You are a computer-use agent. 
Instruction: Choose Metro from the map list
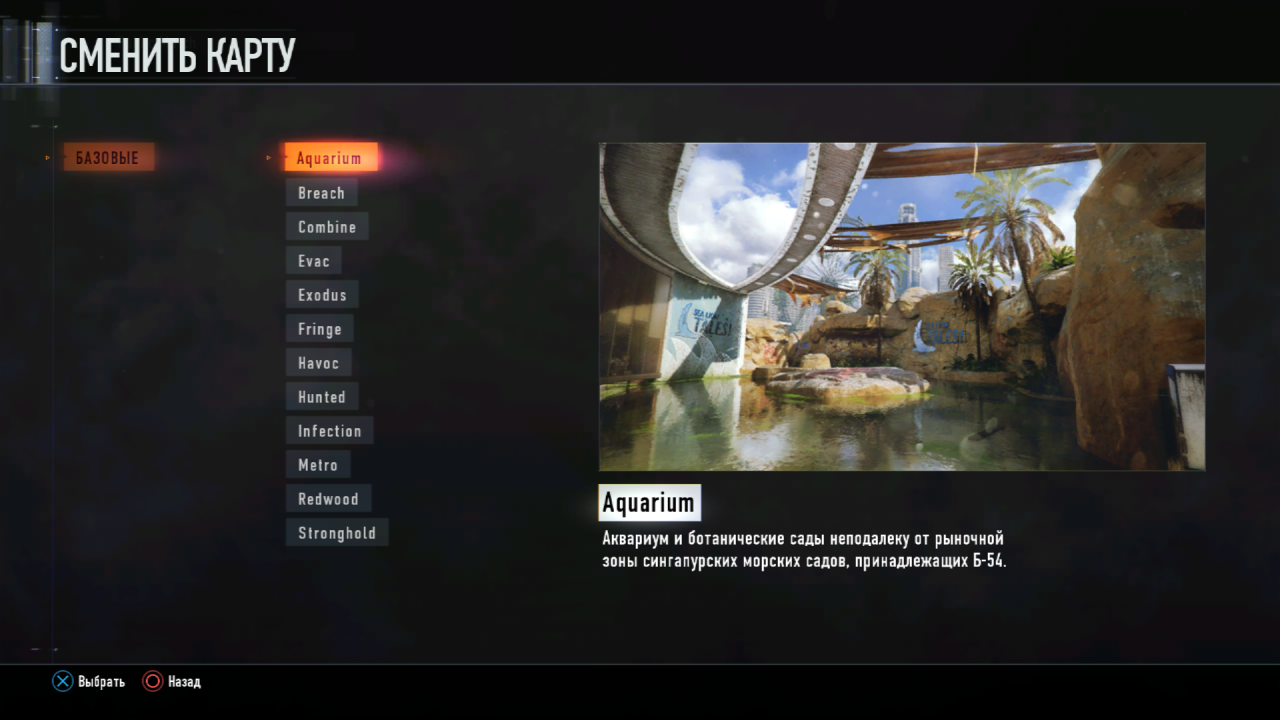[318, 465]
